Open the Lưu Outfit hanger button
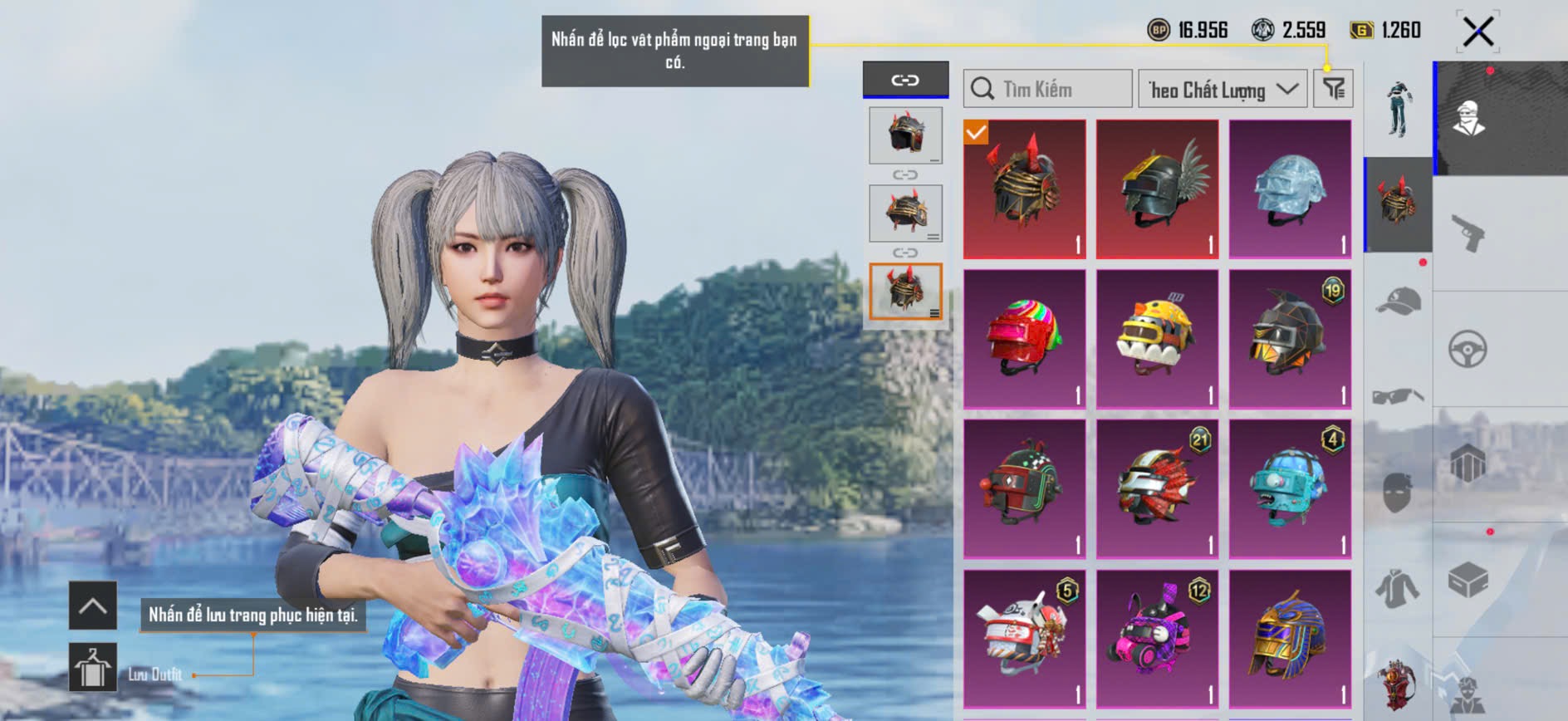The image size is (1568, 721). (92, 667)
